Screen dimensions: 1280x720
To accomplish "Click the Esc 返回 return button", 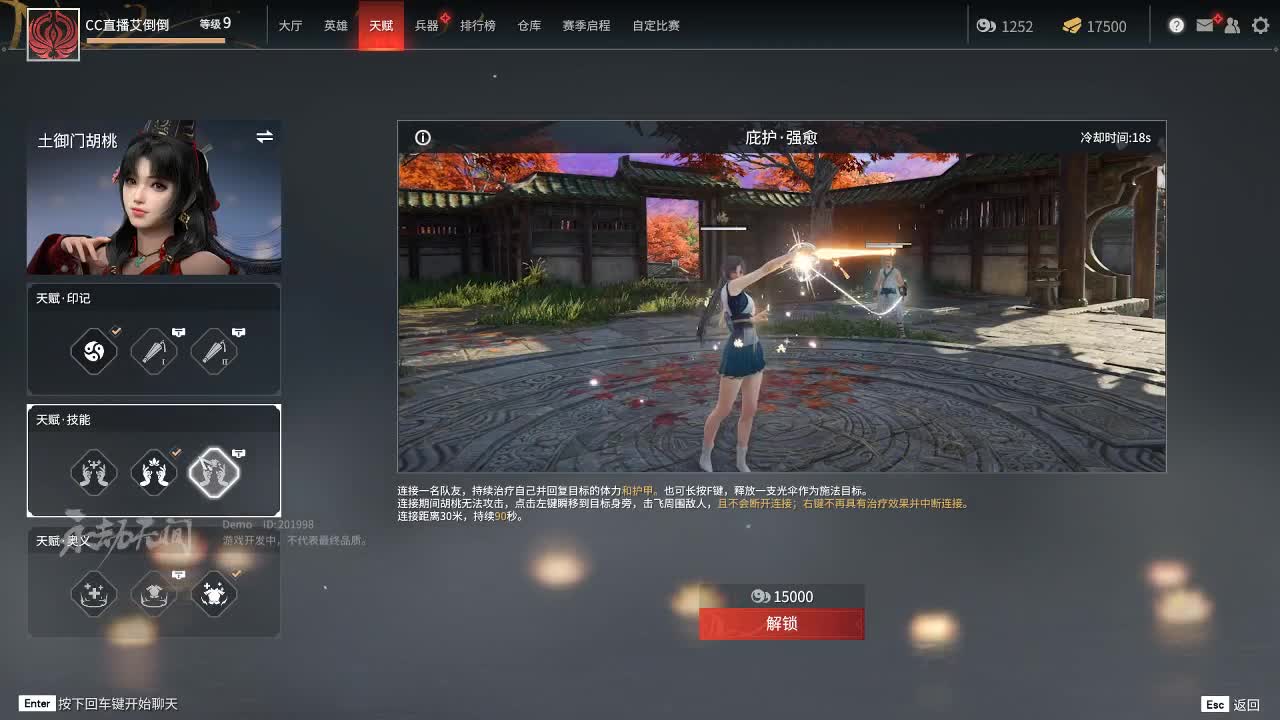I will [x=1229, y=704].
